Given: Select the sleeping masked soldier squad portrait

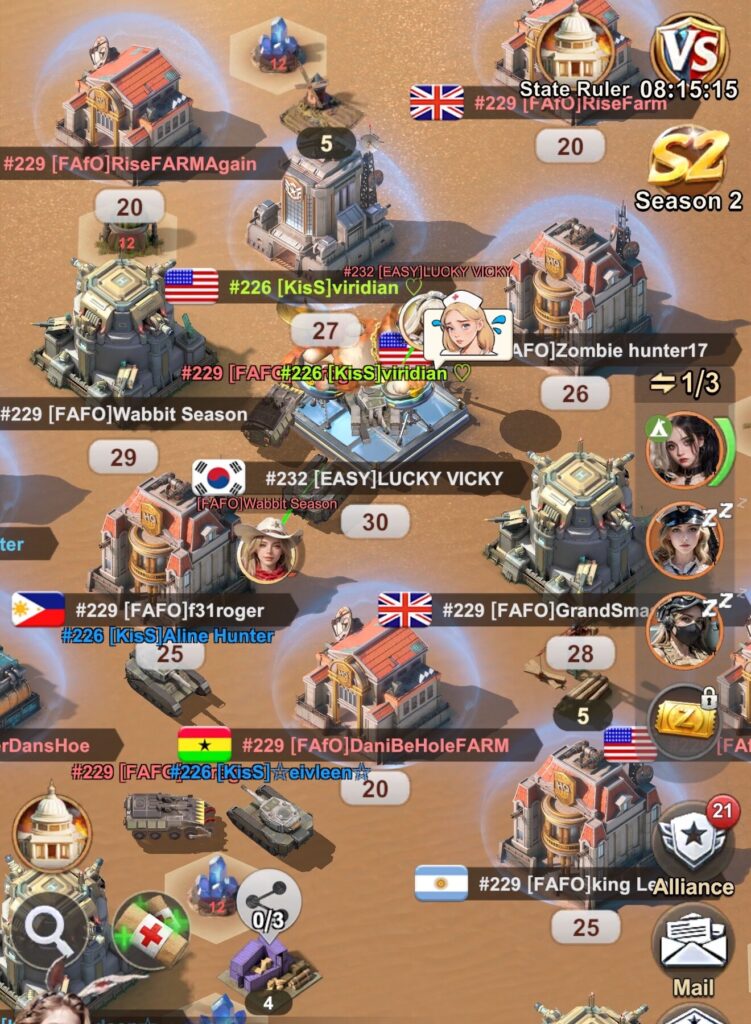Looking at the screenshot, I should click(x=685, y=630).
